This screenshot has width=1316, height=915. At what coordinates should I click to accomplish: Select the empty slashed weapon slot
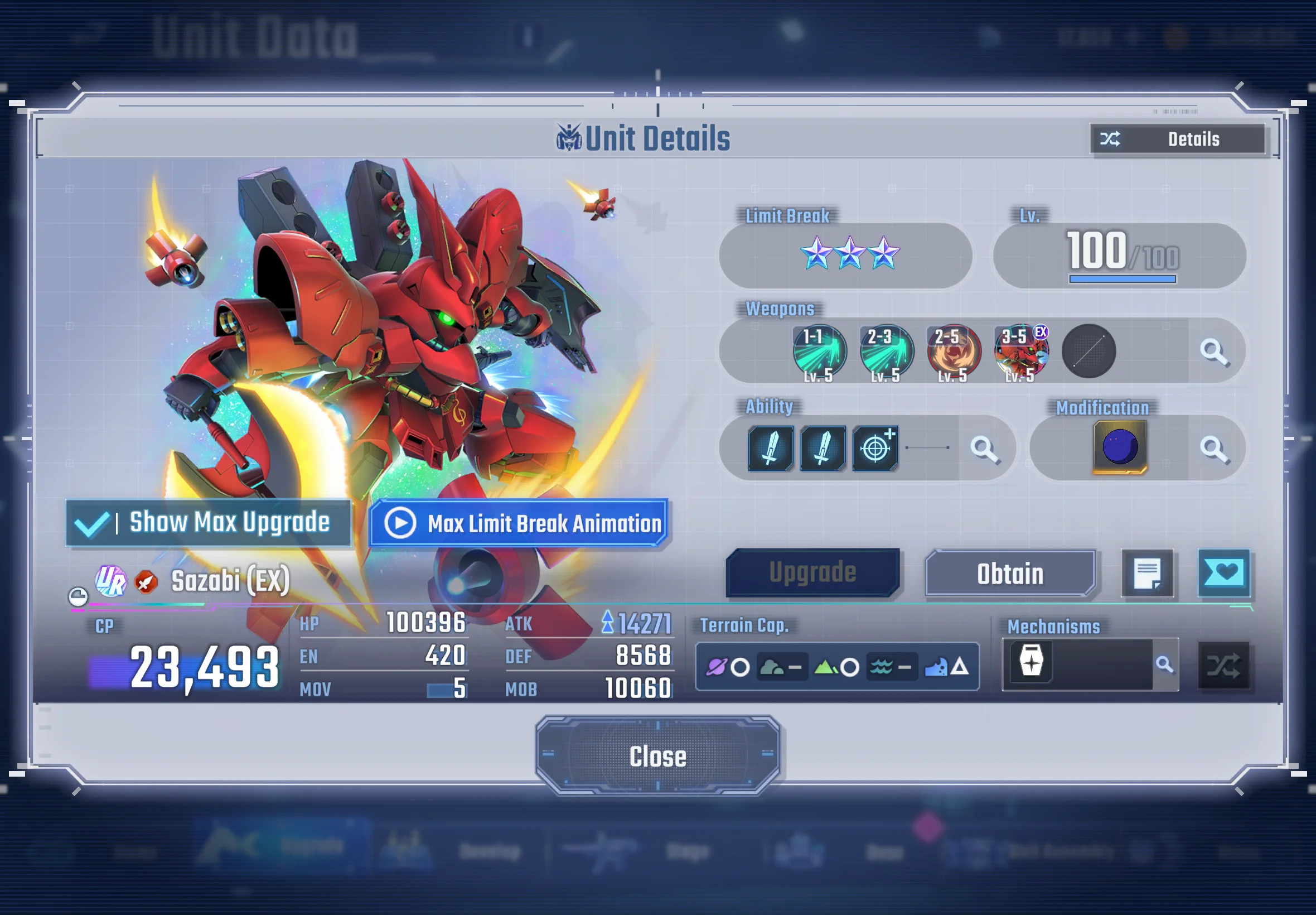1088,351
